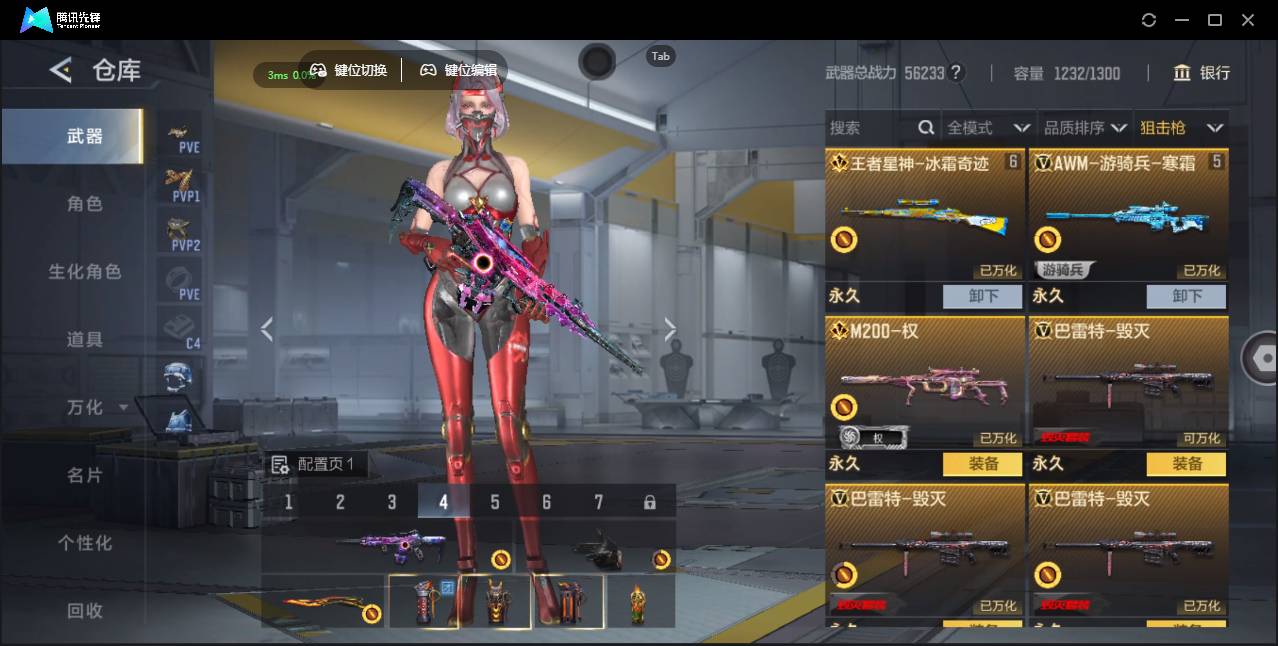Image resolution: width=1278 pixels, height=646 pixels.
Task: Show next character view with right arrow
Action: pos(670,330)
